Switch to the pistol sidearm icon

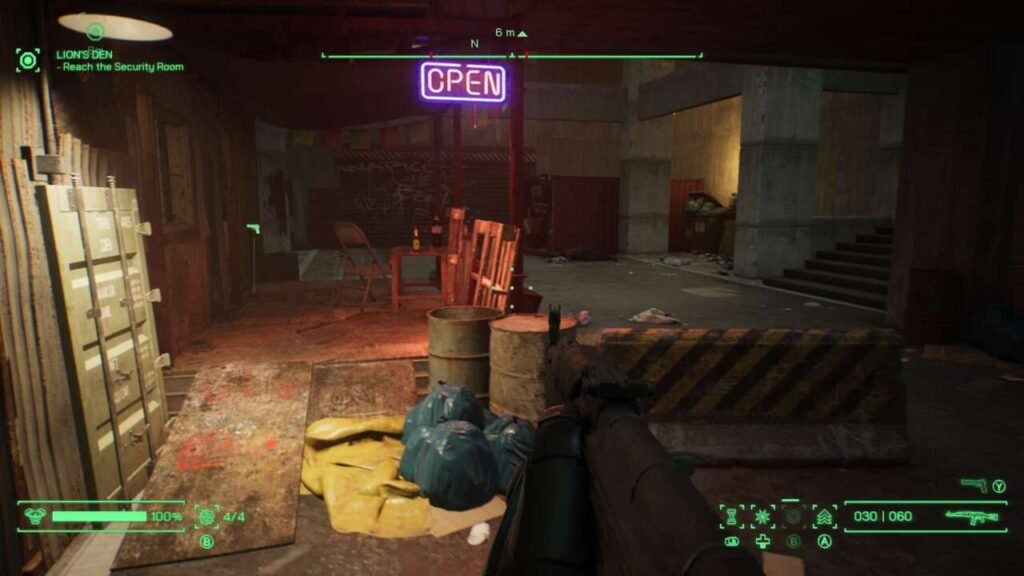(973, 485)
